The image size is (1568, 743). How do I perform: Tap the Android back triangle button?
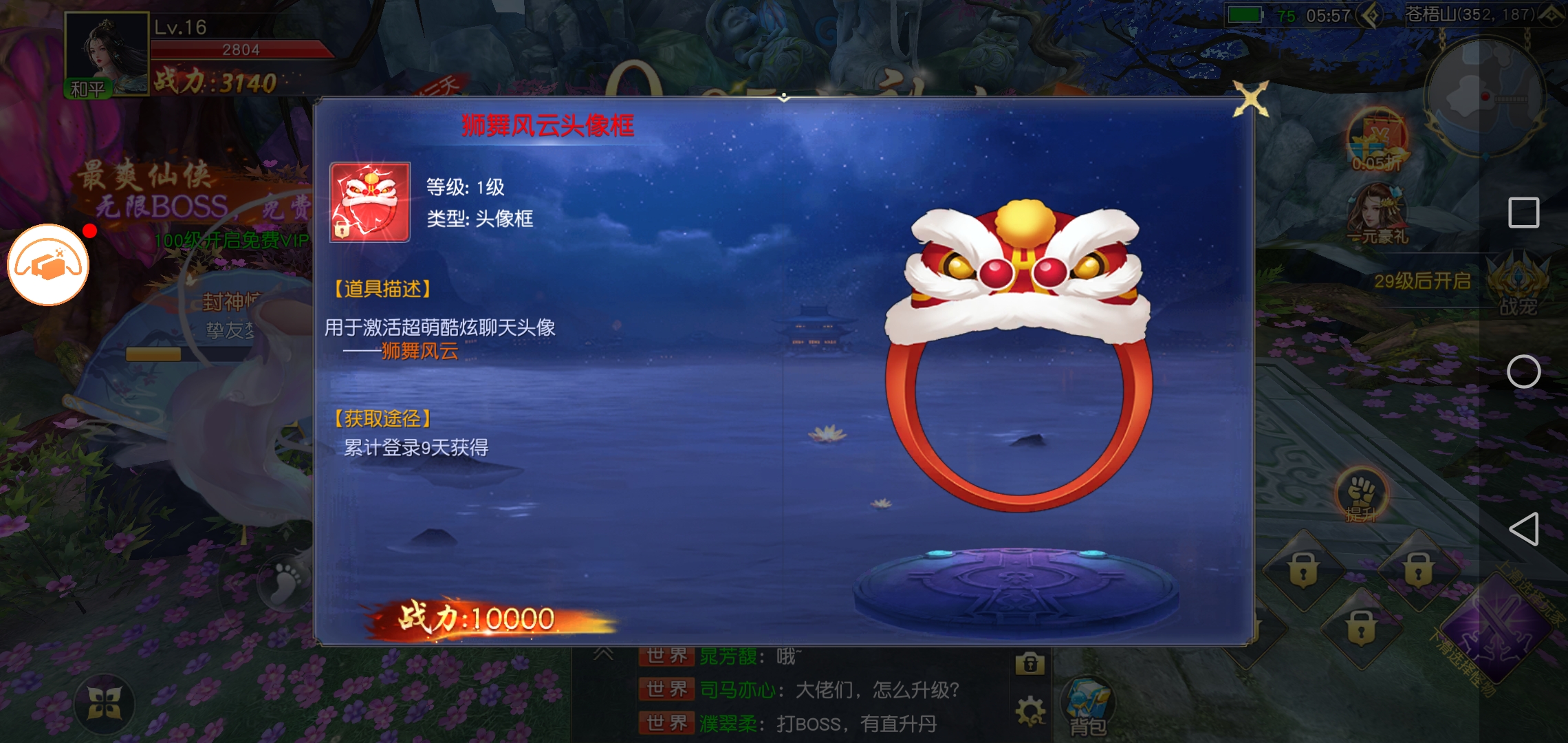1523,529
